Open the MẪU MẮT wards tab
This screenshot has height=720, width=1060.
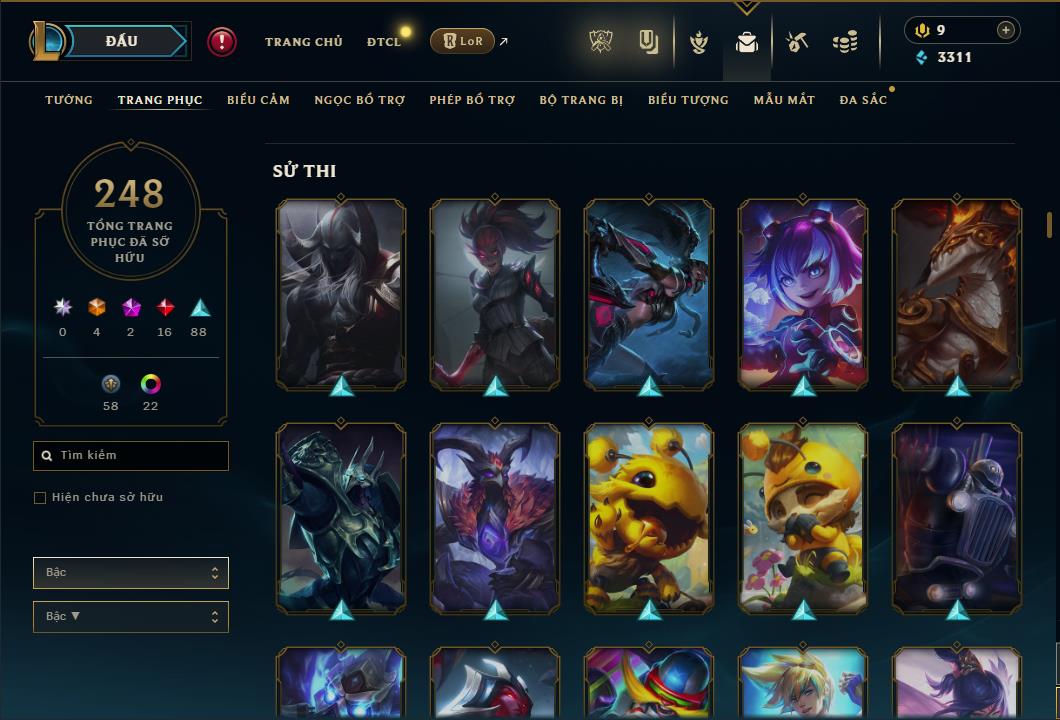(x=784, y=100)
